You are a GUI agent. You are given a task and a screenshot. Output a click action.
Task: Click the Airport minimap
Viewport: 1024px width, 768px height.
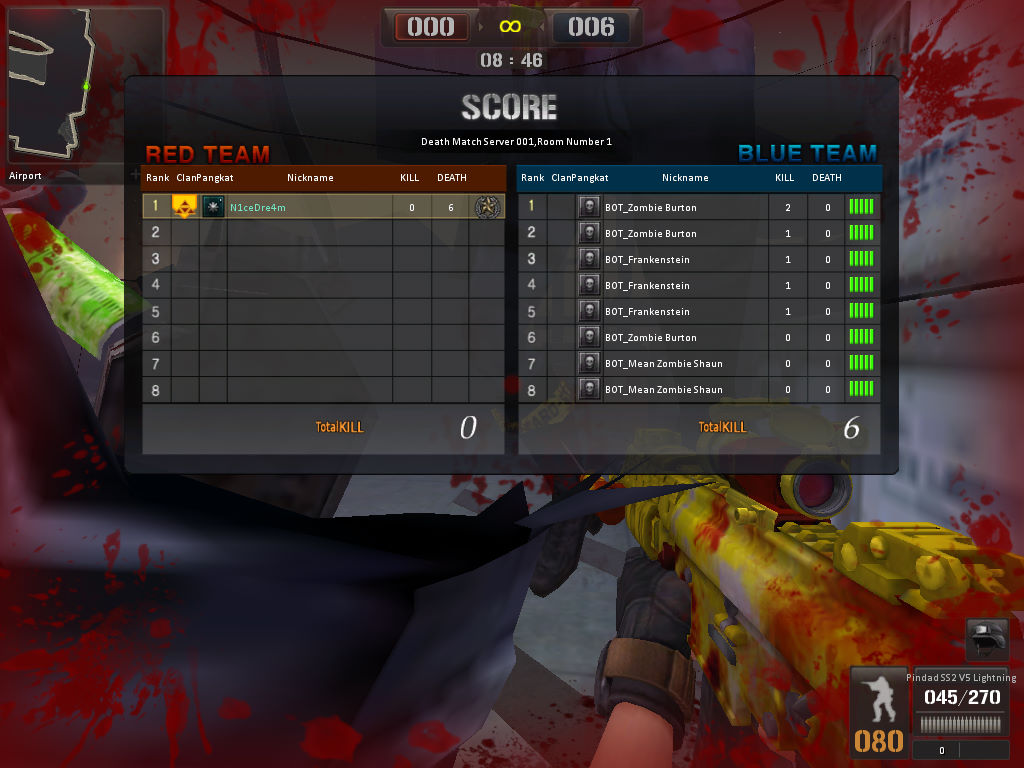tap(84, 86)
